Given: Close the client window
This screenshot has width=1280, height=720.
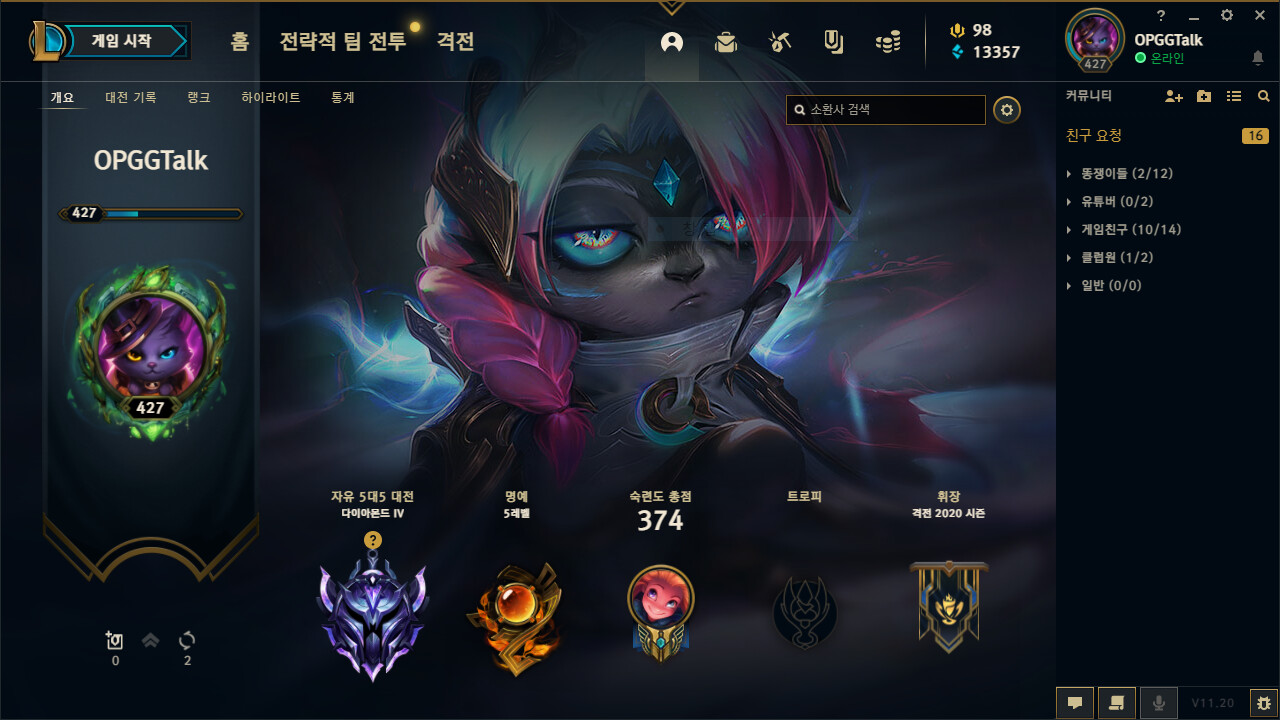Looking at the screenshot, I should click(x=1259, y=15).
